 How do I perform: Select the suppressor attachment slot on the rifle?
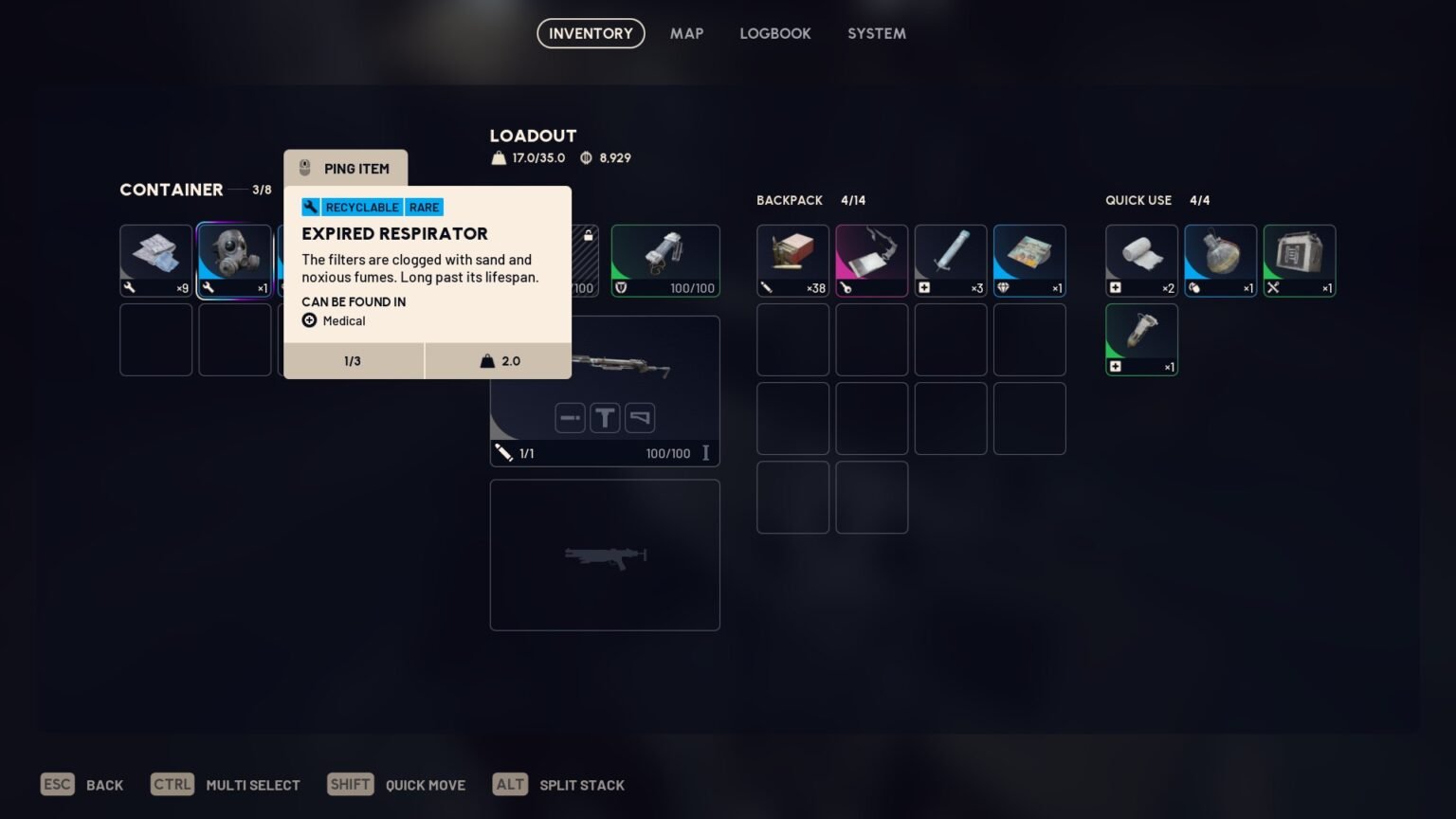pyautogui.click(x=570, y=417)
